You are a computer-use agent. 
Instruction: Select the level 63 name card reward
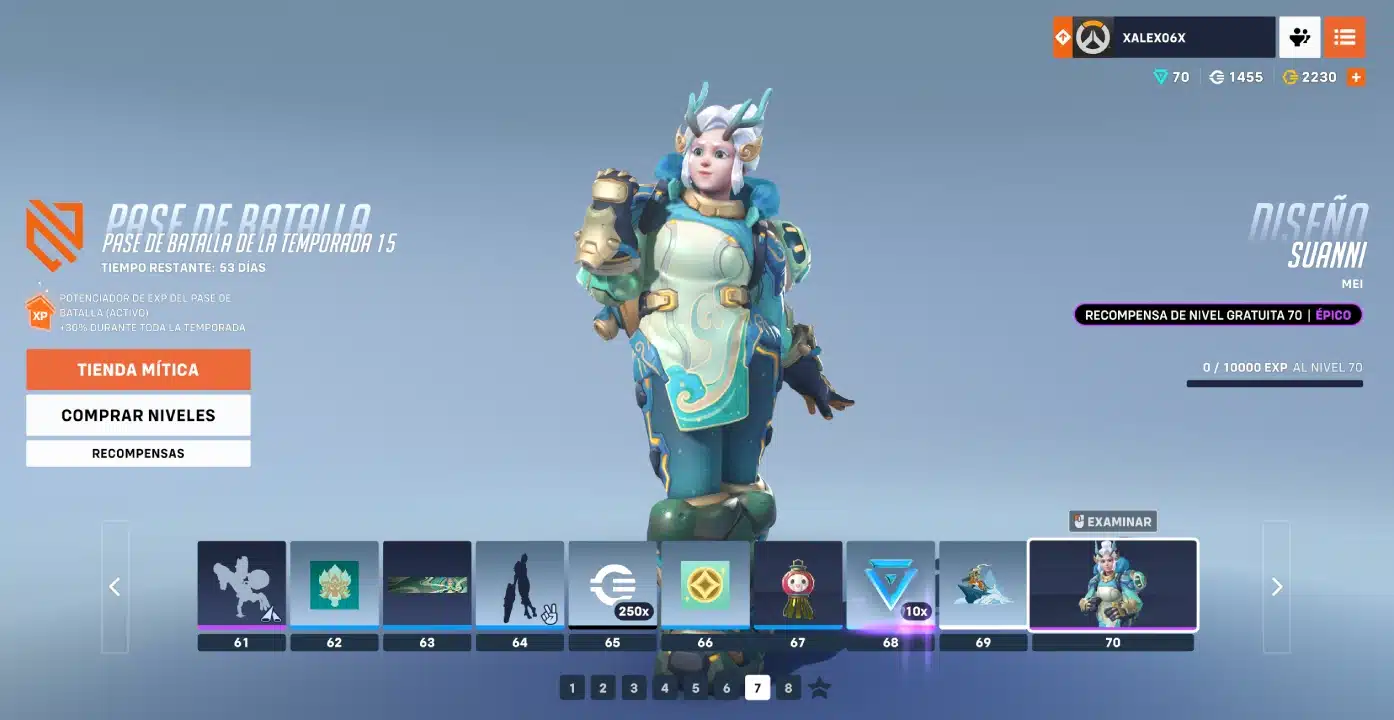tap(427, 585)
